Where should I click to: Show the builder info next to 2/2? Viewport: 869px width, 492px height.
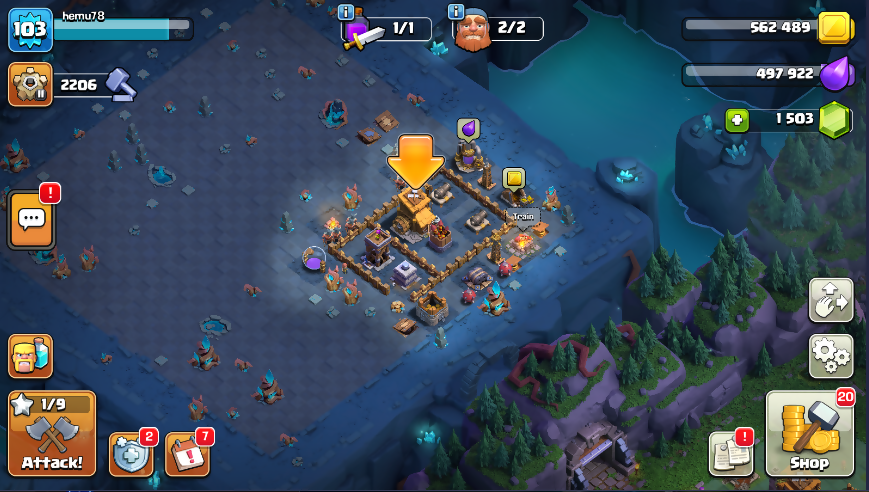(456, 12)
